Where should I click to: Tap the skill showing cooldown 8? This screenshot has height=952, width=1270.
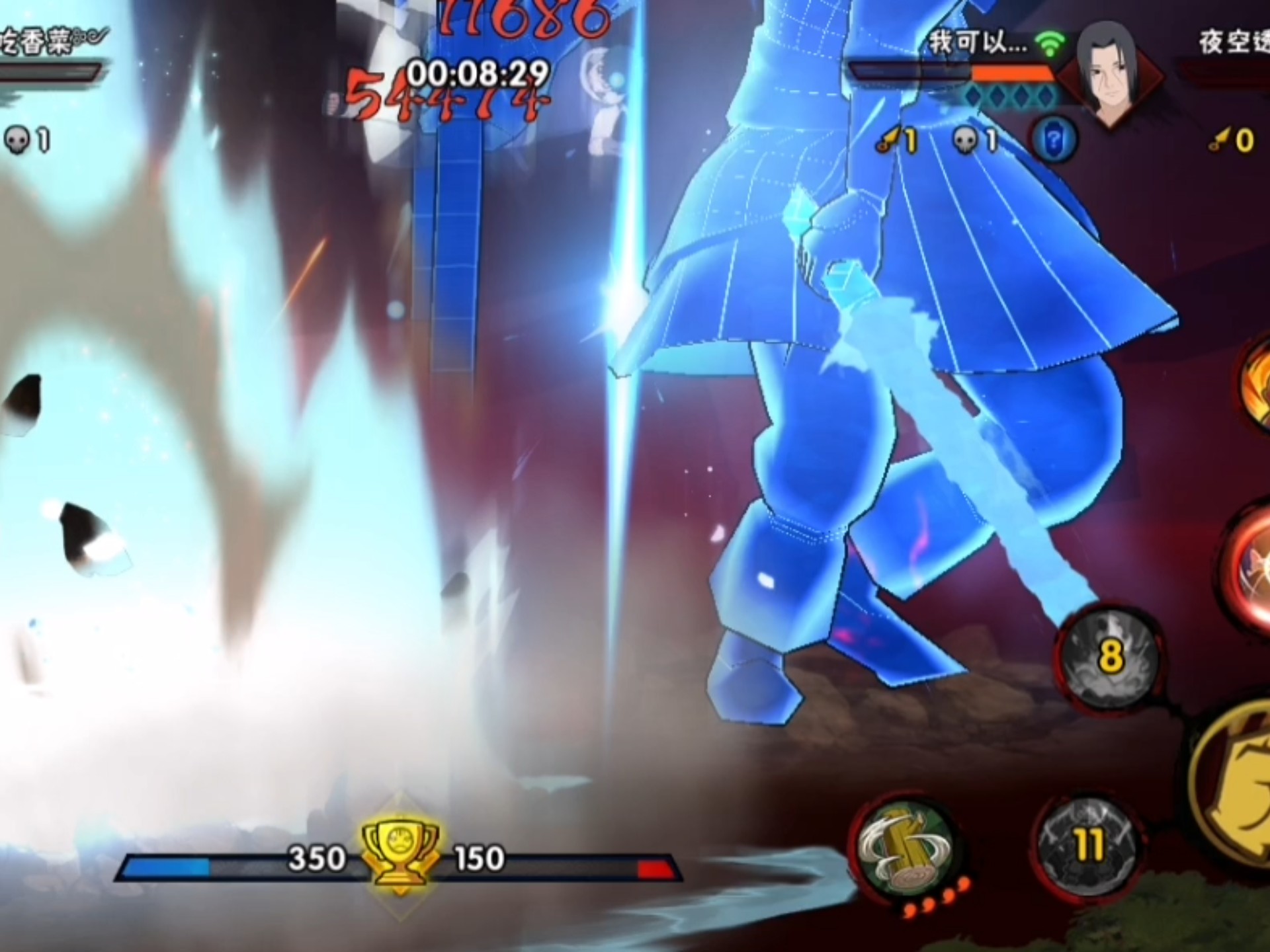pyautogui.click(x=1109, y=656)
